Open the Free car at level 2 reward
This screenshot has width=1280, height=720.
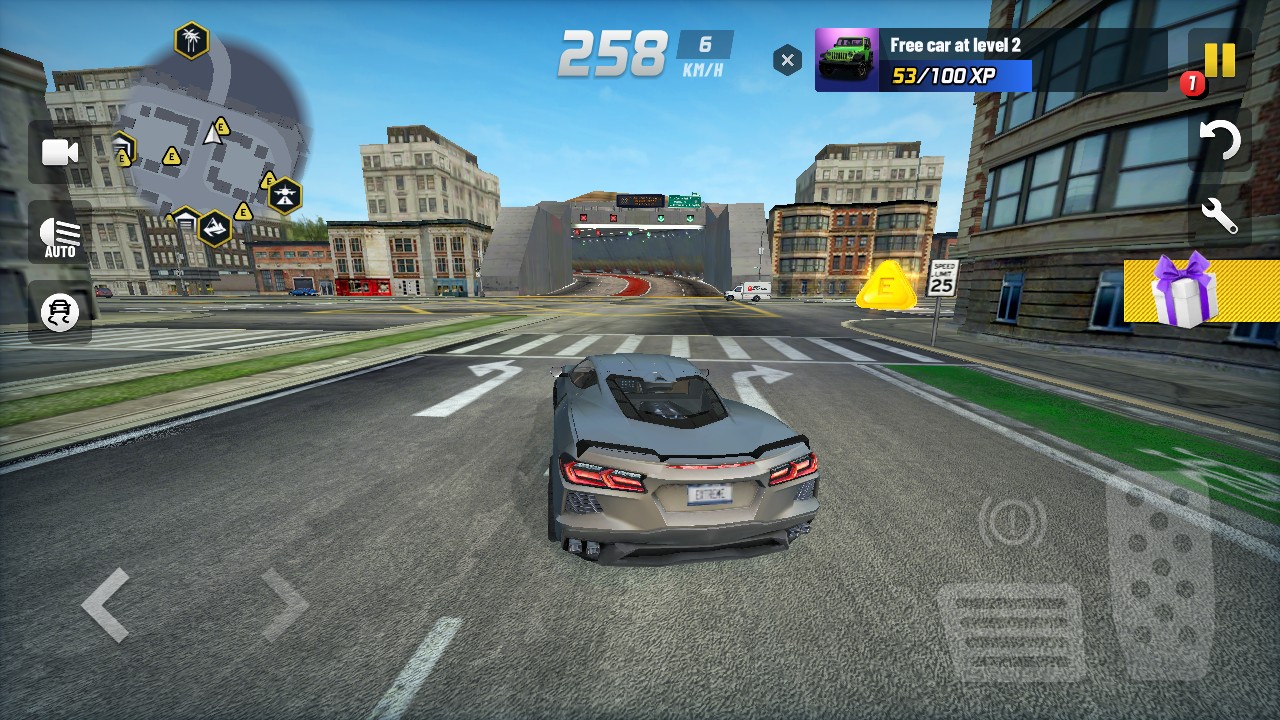click(990, 60)
